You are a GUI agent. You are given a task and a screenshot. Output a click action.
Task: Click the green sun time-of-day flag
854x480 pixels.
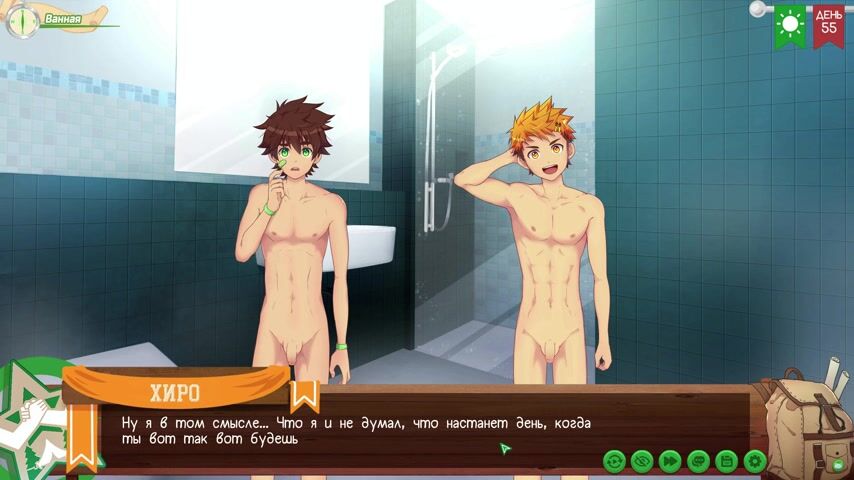pos(791,24)
